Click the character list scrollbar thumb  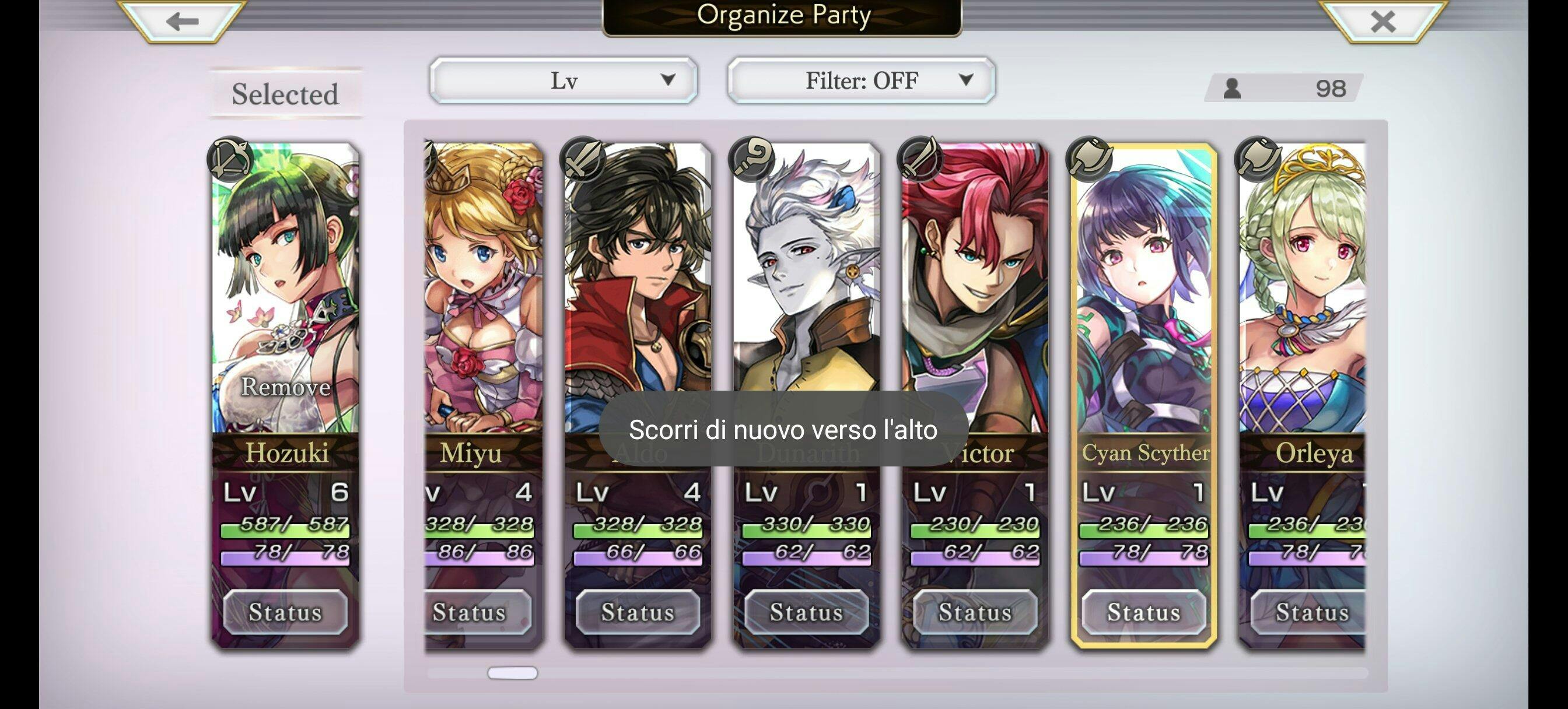(x=513, y=672)
